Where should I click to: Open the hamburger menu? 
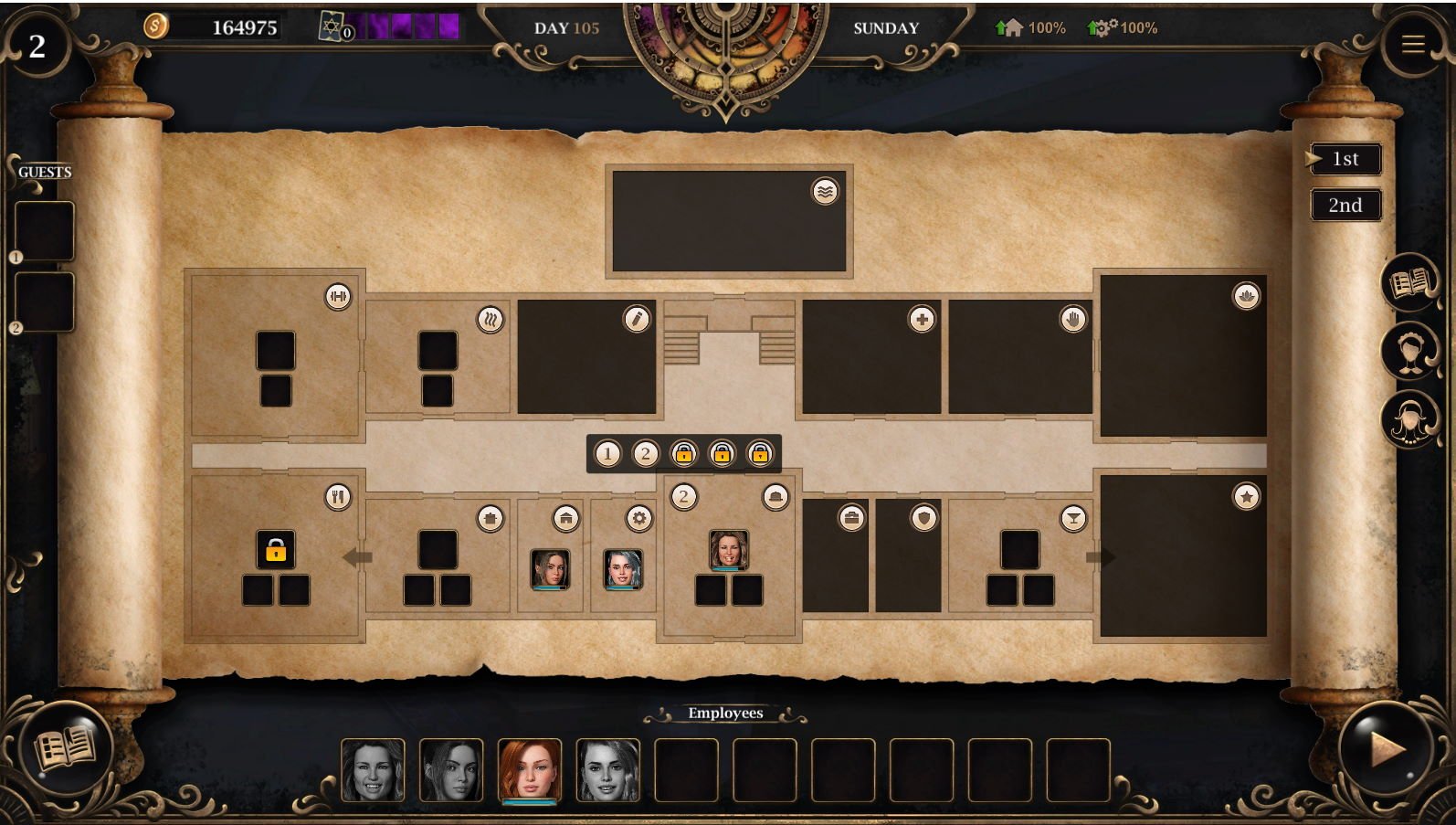pyautogui.click(x=1413, y=45)
